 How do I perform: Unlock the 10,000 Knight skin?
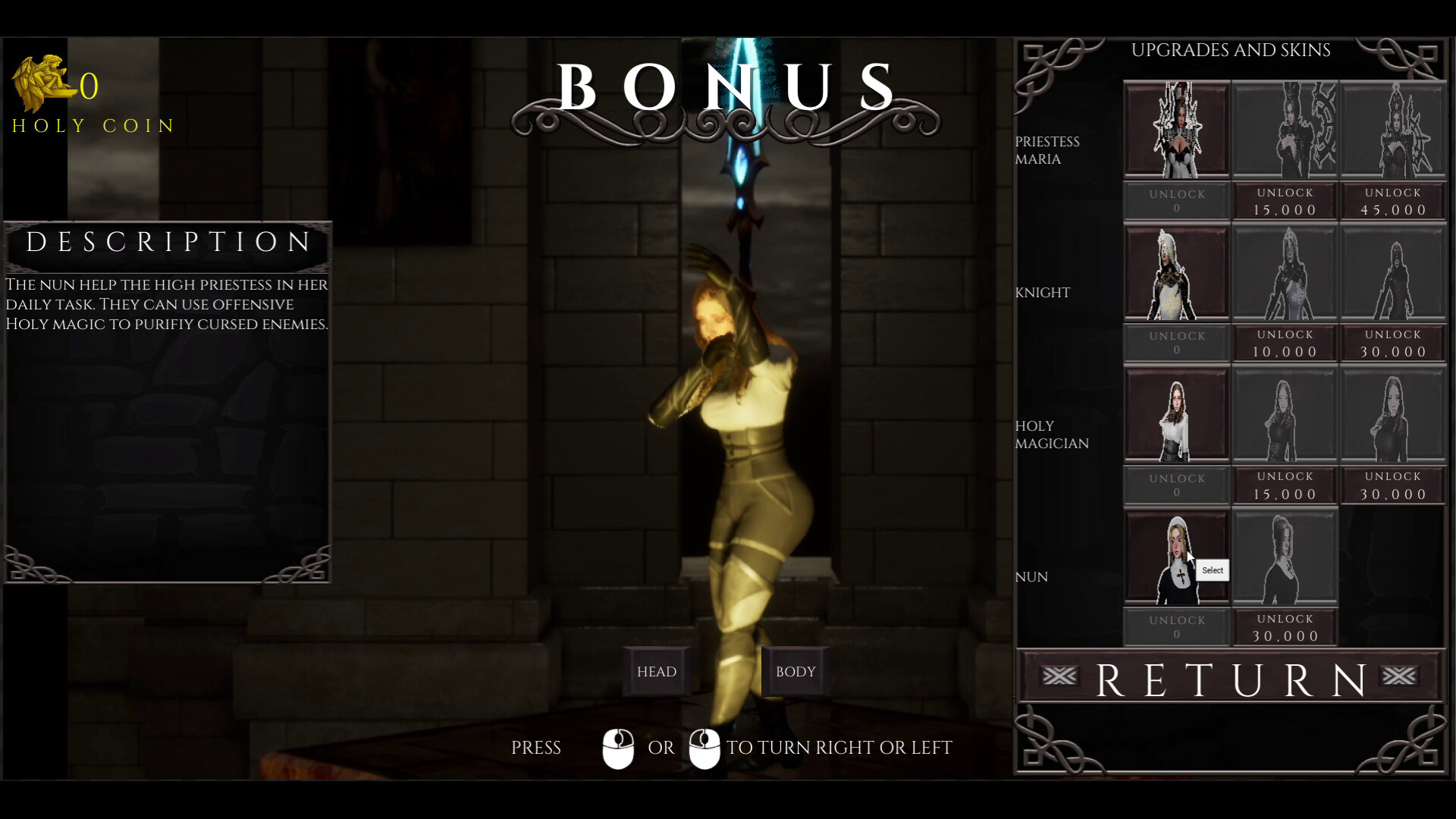1285,344
